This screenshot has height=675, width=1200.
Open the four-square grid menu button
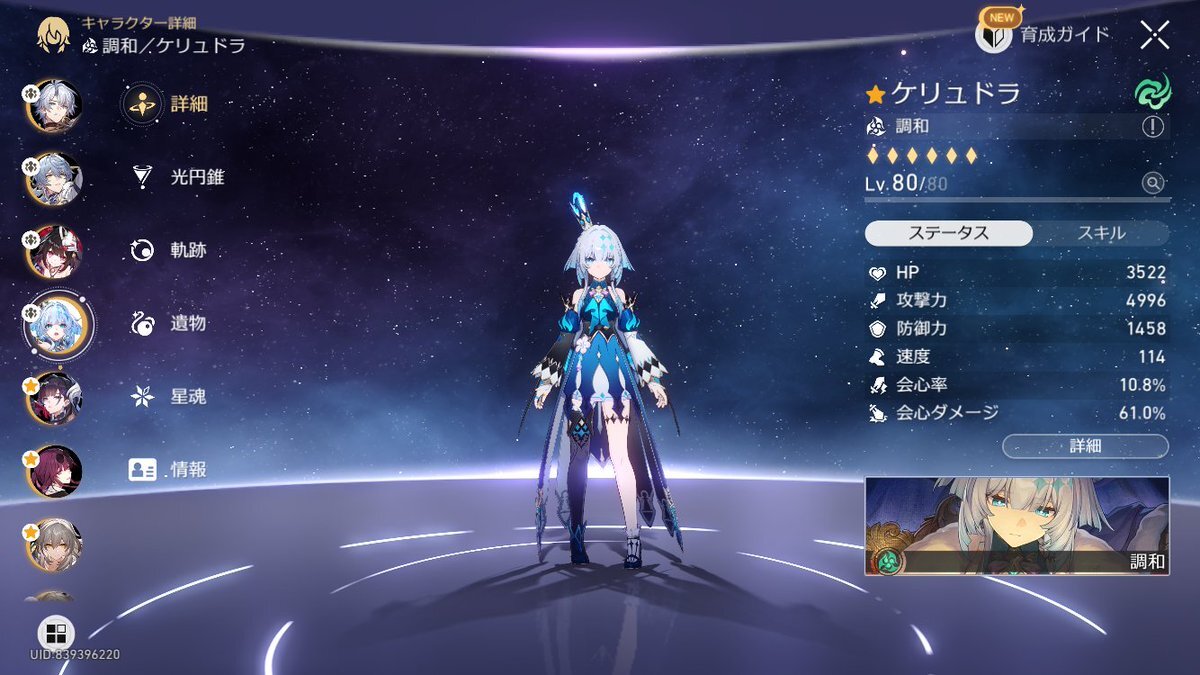pyautogui.click(x=56, y=633)
